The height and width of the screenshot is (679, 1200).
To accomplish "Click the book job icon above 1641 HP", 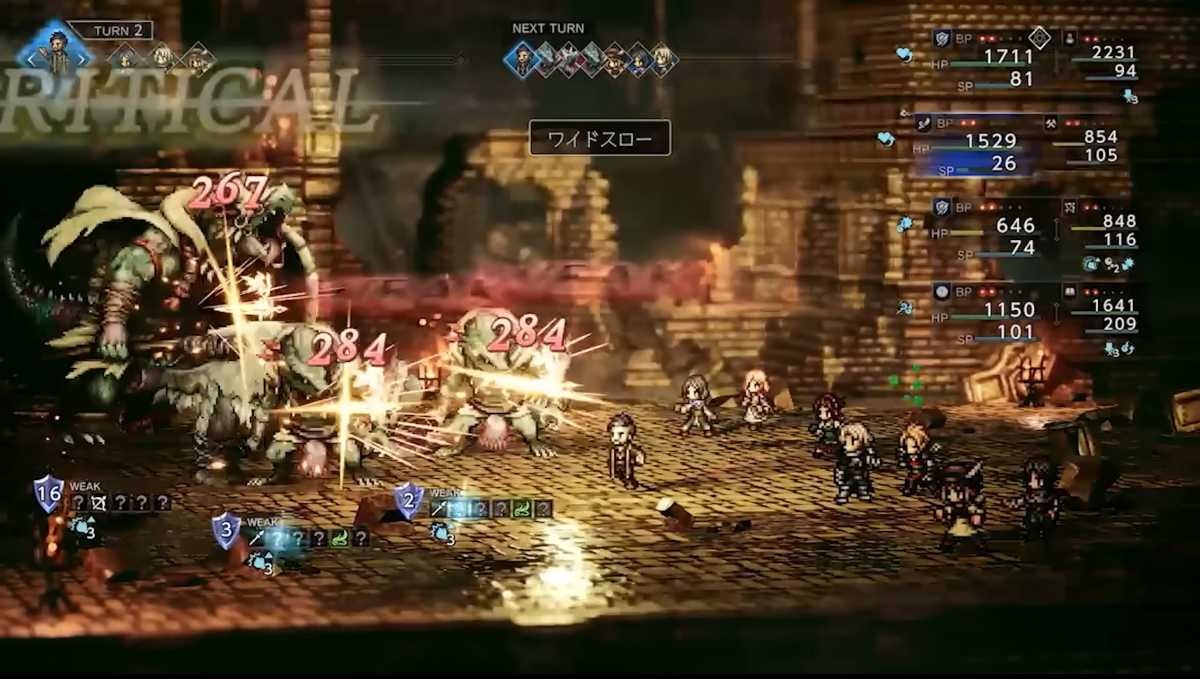I will coord(1069,290).
